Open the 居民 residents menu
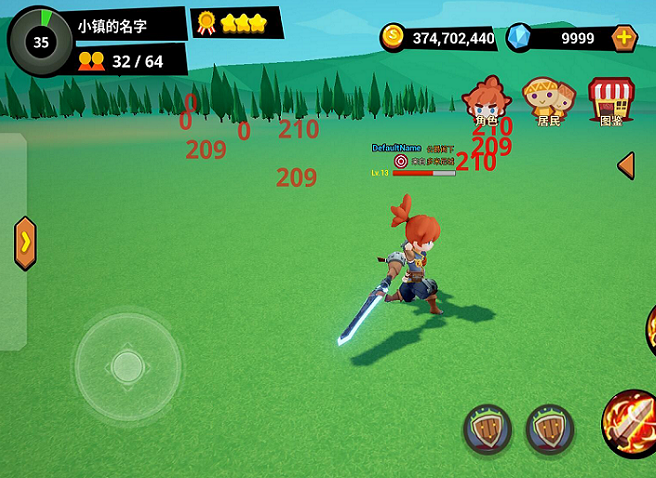Image resolution: width=656 pixels, height=478 pixels. (x=548, y=100)
